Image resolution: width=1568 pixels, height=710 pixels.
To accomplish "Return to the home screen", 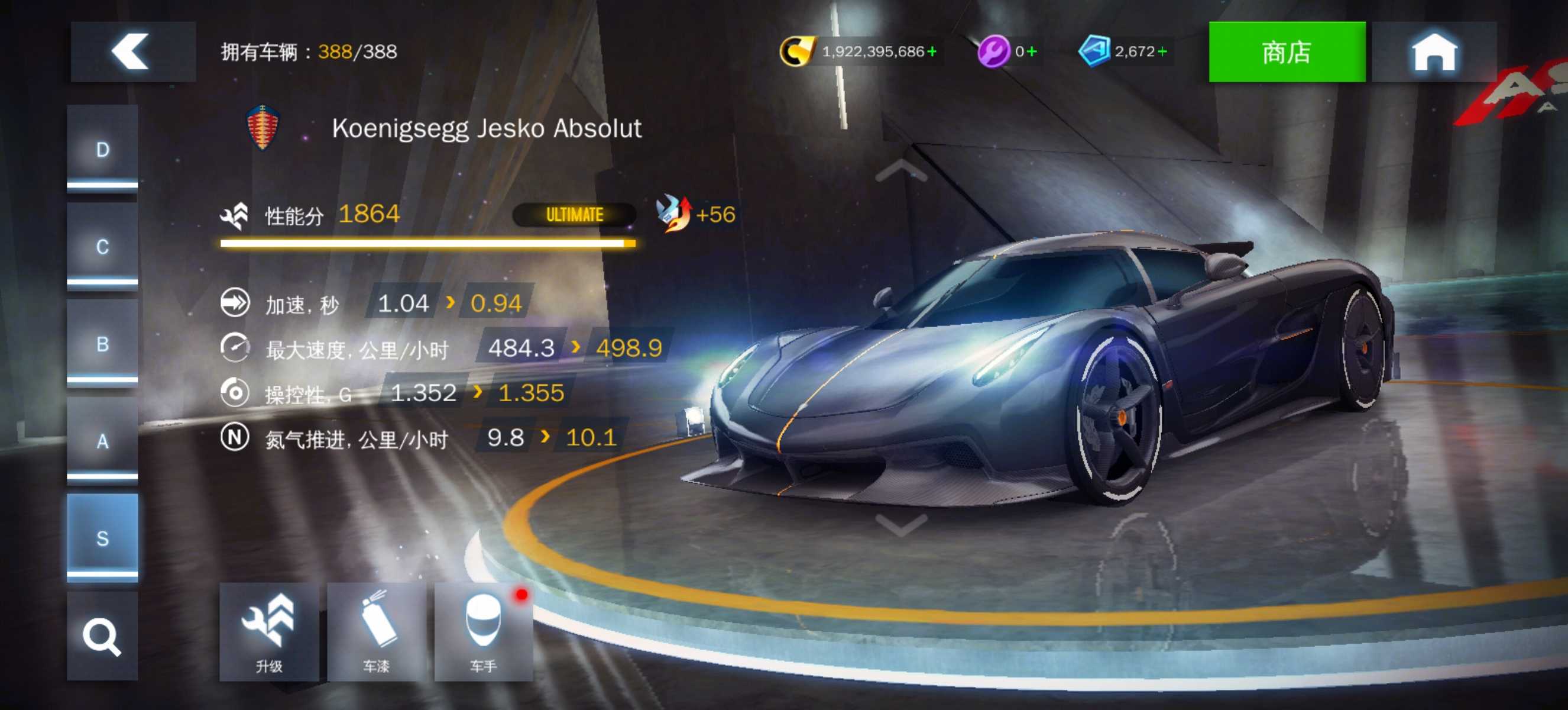I will pyautogui.click(x=1433, y=51).
